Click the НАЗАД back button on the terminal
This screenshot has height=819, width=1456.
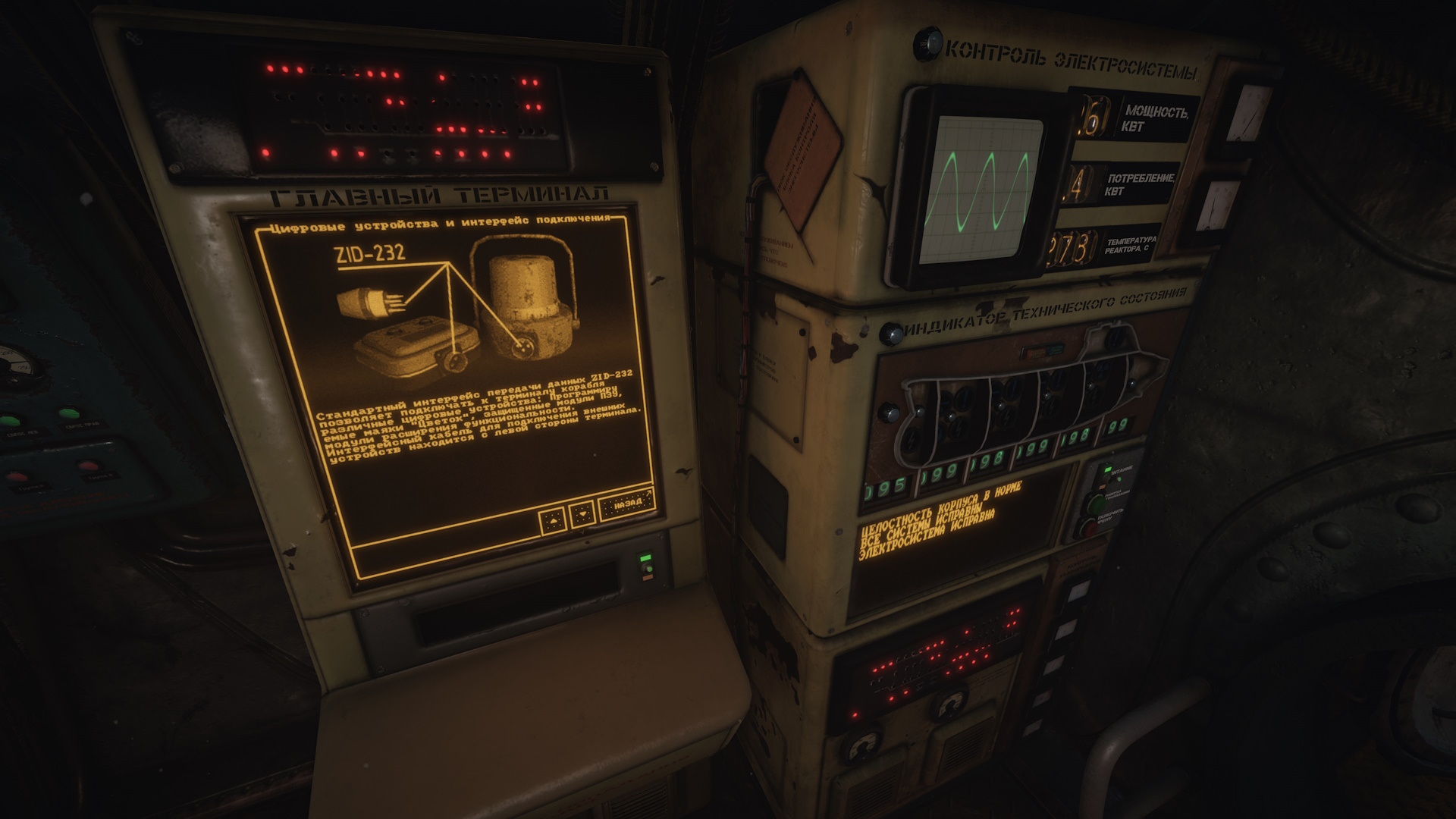(627, 504)
